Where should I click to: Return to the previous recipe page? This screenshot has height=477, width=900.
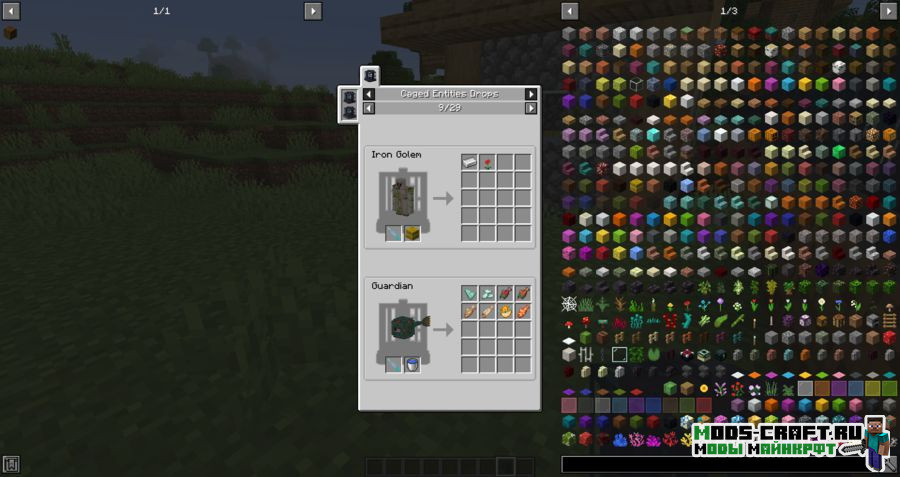pyautogui.click(x=369, y=107)
